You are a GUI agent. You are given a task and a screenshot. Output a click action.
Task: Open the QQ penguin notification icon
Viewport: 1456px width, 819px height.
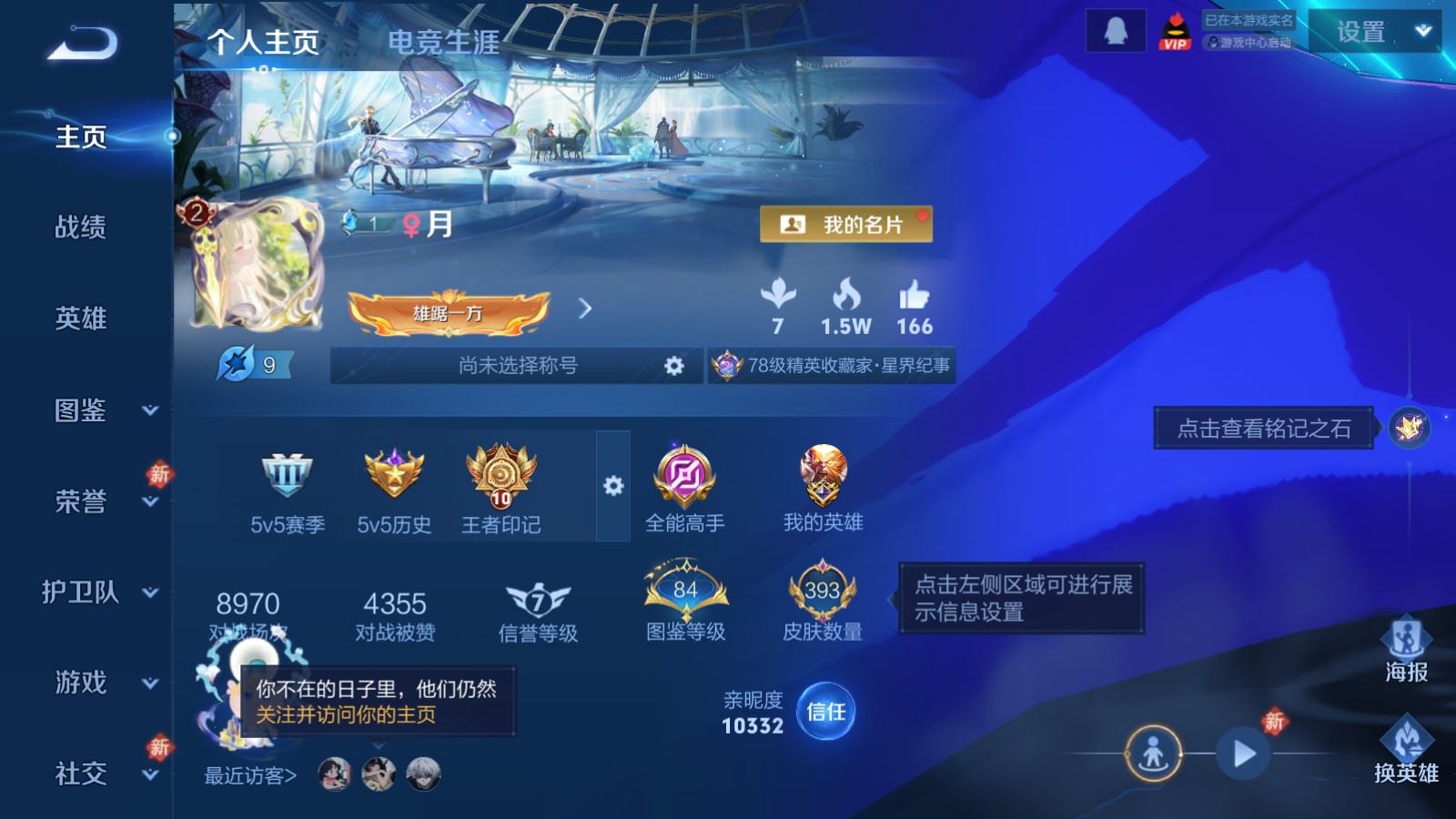(1114, 31)
